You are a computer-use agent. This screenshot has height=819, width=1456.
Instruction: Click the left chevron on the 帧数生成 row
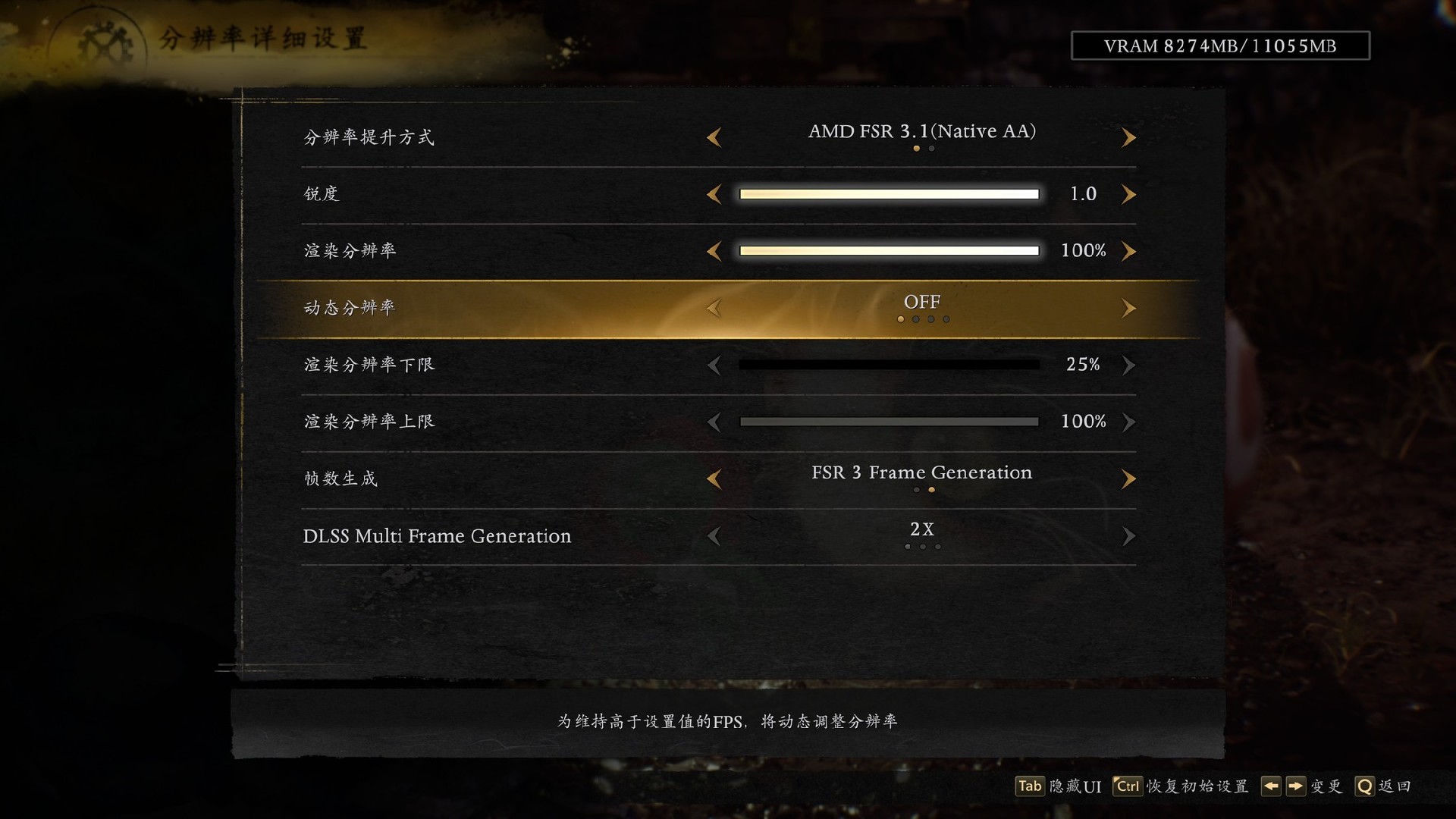tap(714, 479)
